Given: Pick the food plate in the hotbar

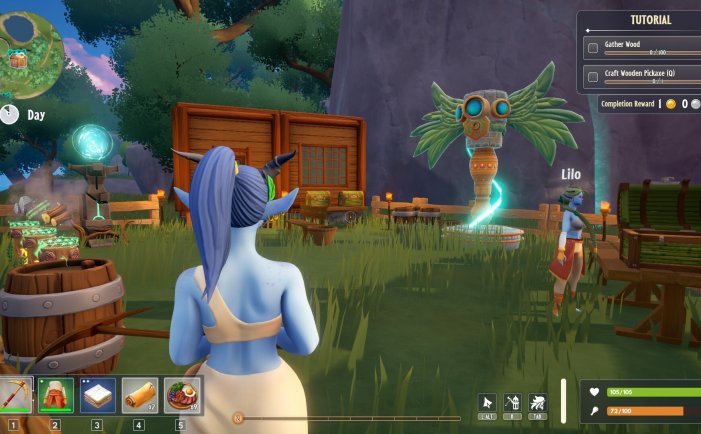Looking at the screenshot, I should pos(181,396).
